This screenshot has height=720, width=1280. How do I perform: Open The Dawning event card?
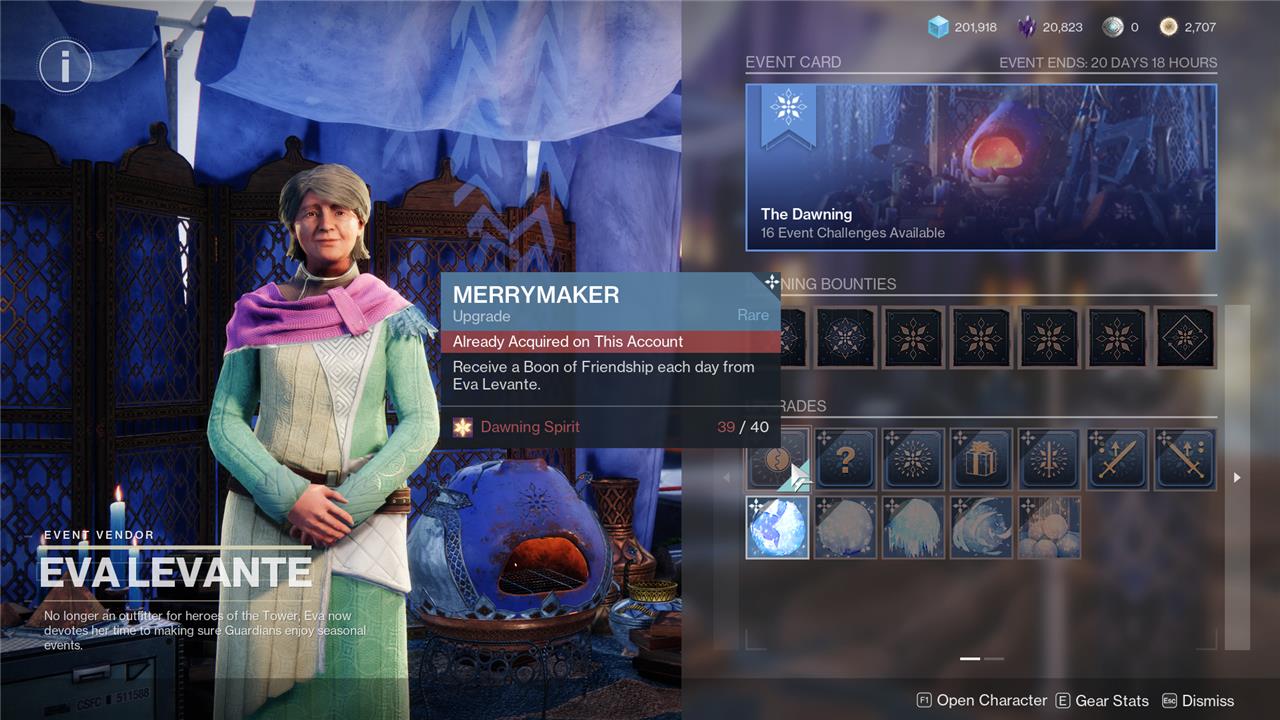[x=980, y=167]
